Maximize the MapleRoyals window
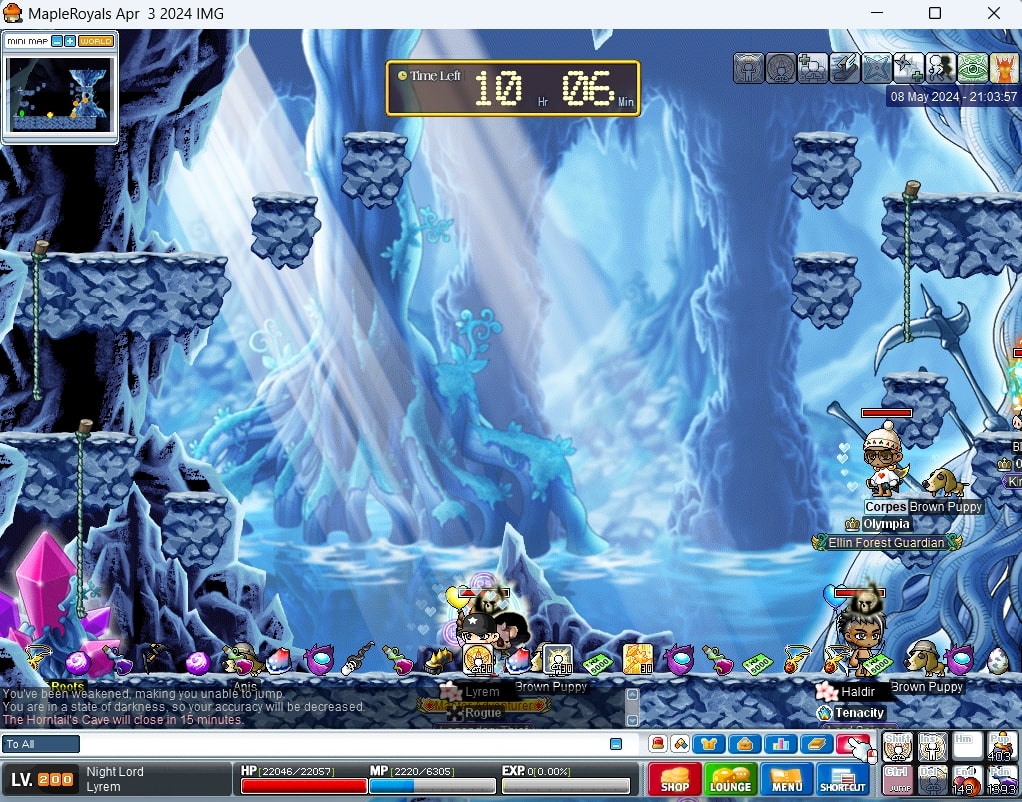This screenshot has width=1022, height=802. click(x=935, y=14)
